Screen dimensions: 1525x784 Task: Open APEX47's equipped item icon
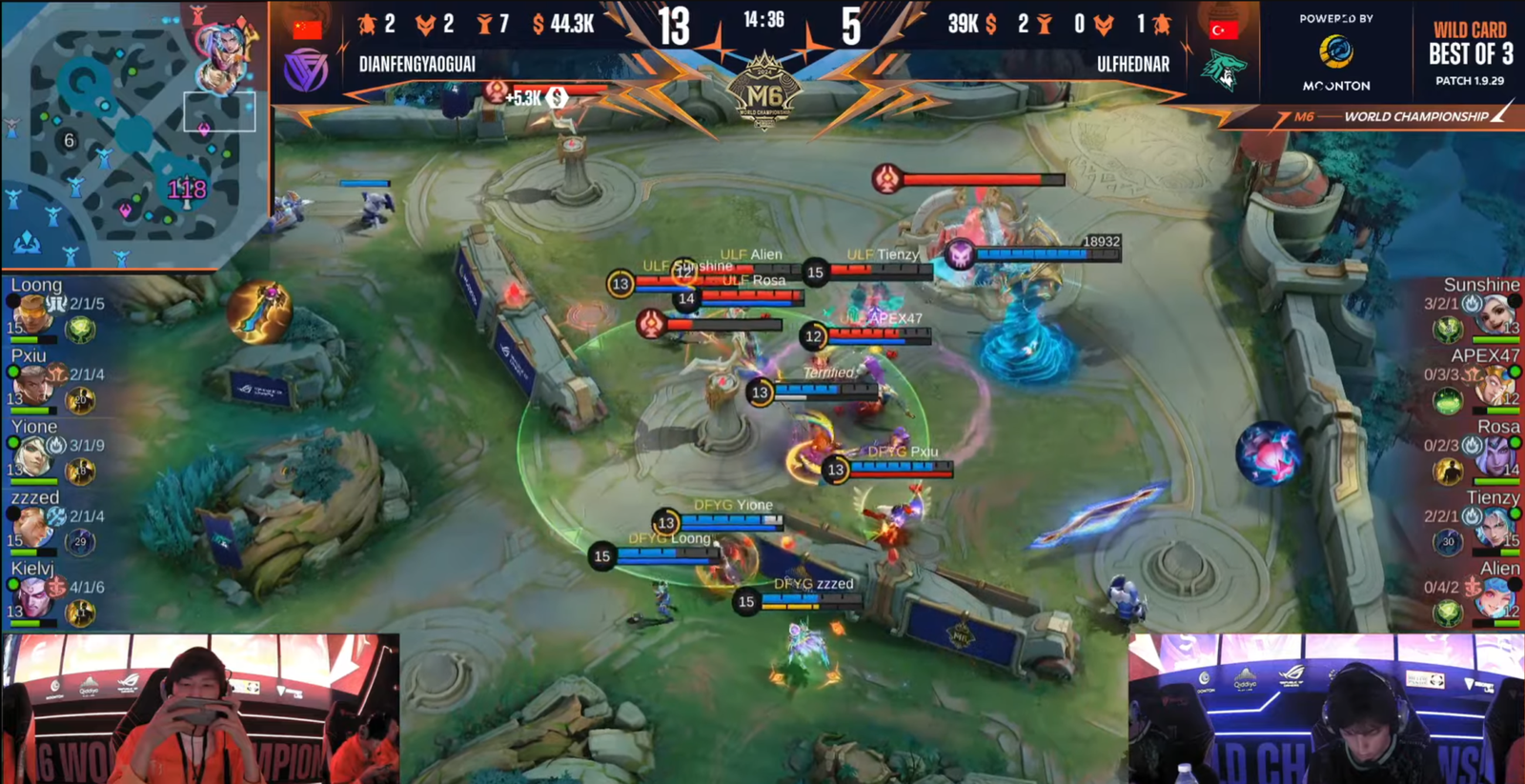(x=1447, y=400)
